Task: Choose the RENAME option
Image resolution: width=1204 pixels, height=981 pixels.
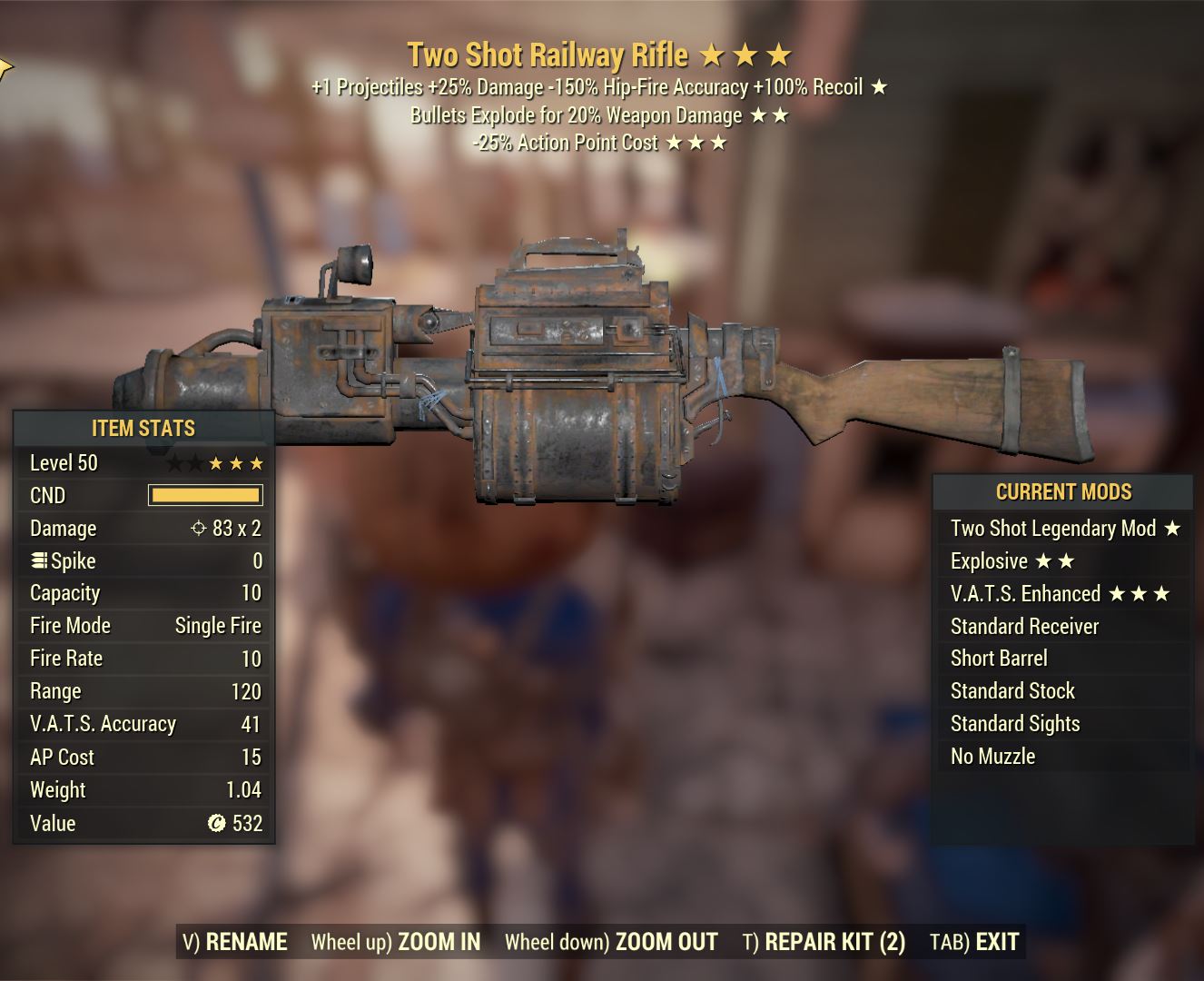Action: point(235,942)
